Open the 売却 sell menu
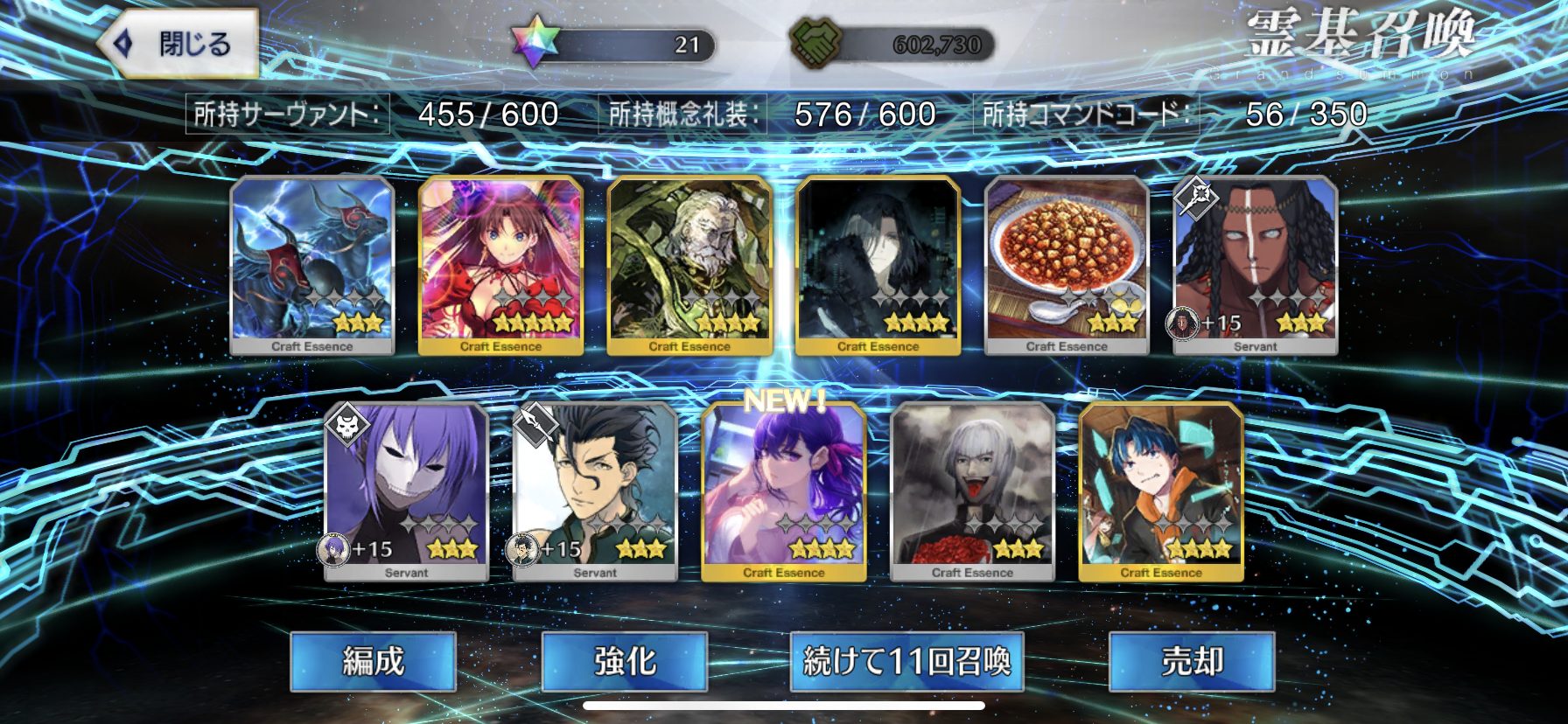The height and width of the screenshot is (724, 1568). (1191, 661)
